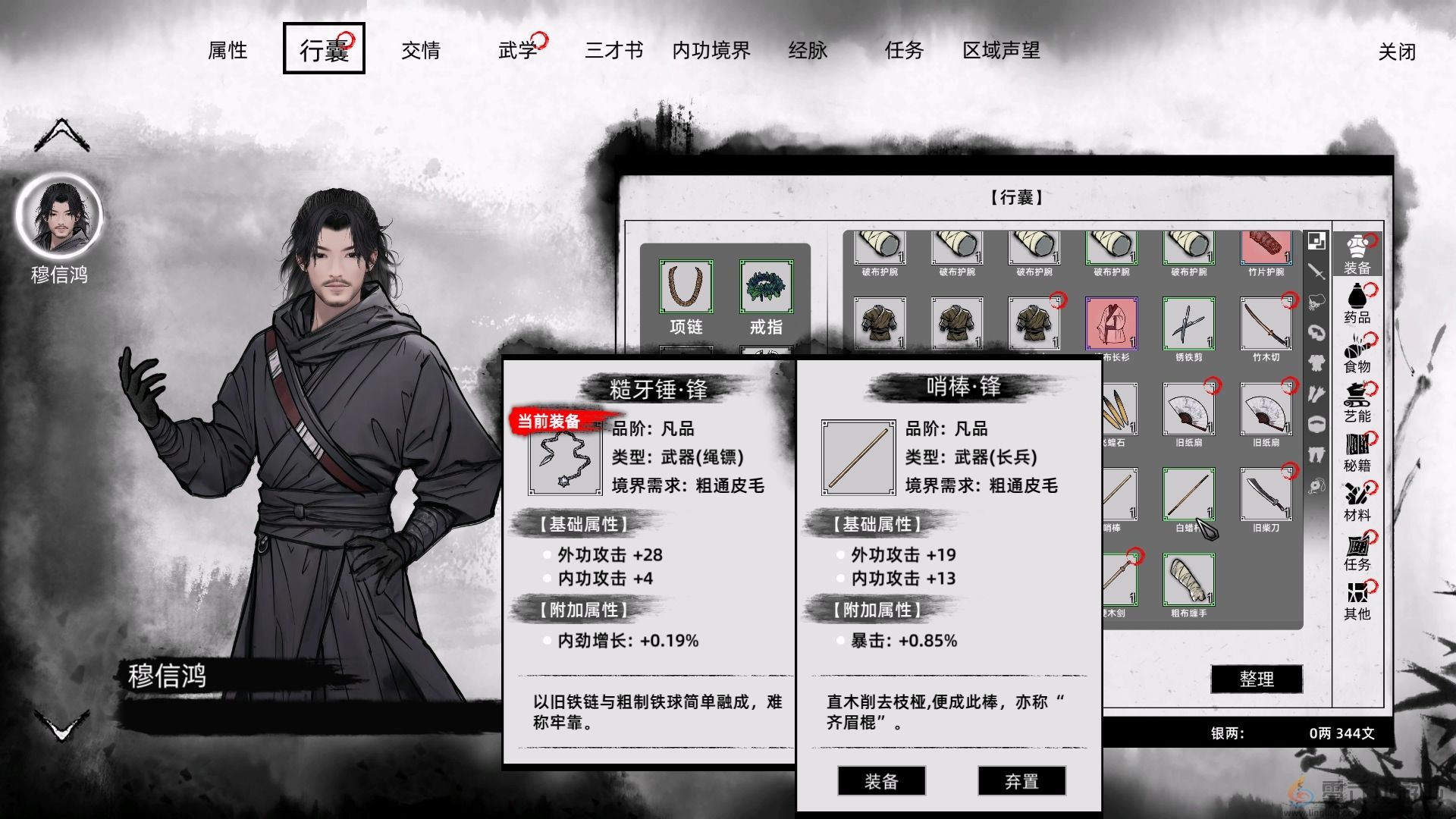The width and height of the screenshot is (1456, 819).
Task: Switch to the 属性 attributes tab
Action: pyautogui.click(x=227, y=50)
